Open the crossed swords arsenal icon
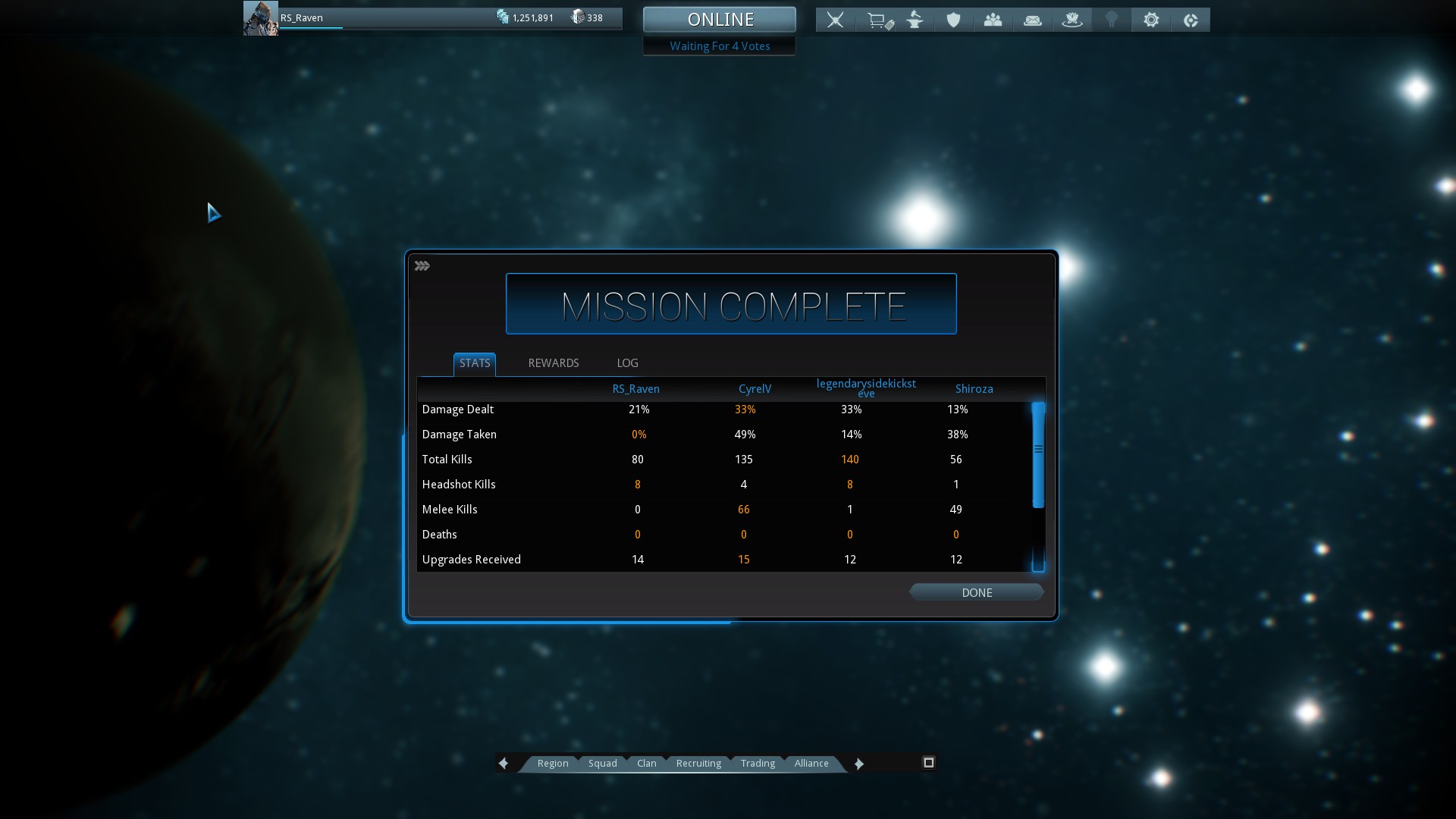This screenshot has width=1456, height=819. point(835,20)
